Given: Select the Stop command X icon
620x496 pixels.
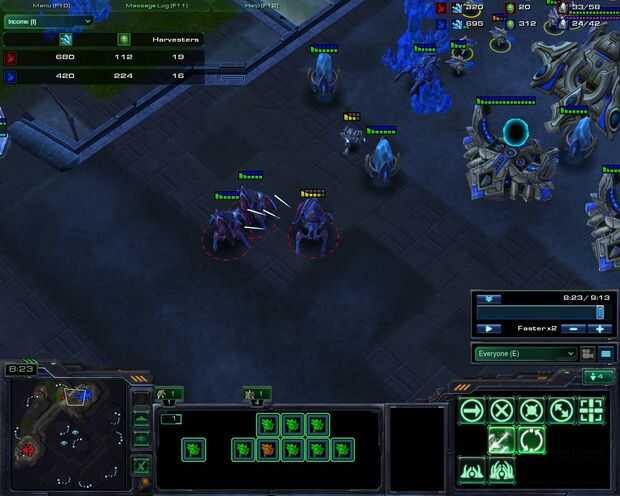Looking at the screenshot, I should (501, 409).
